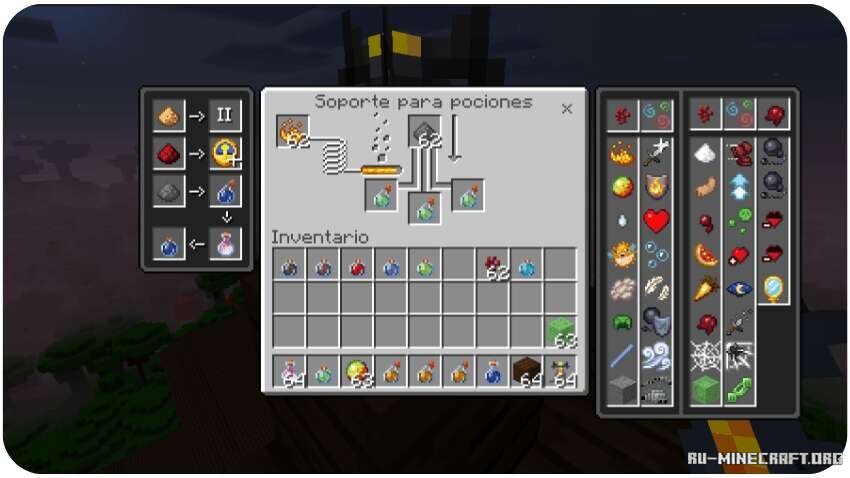Select the blaze powder fuel slot
The width and height of the screenshot is (850, 478).
(x=293, y=131)
